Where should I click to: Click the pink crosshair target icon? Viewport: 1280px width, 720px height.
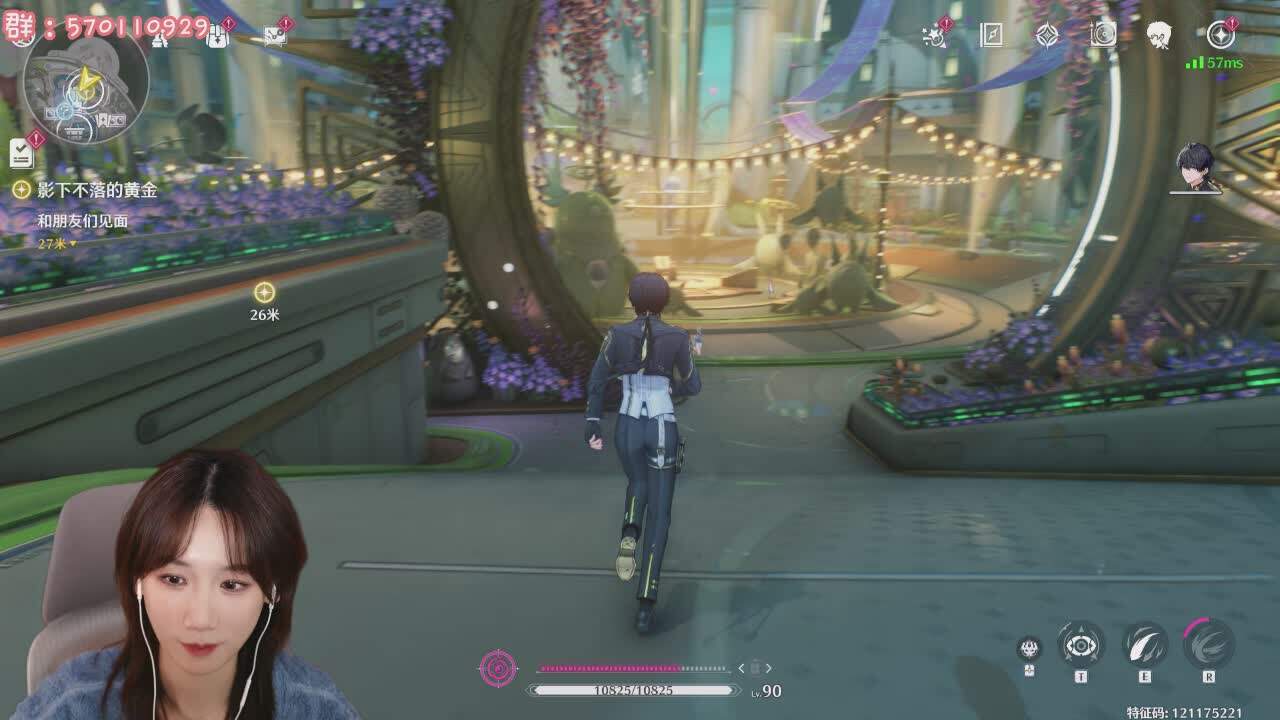coord(498,668)
